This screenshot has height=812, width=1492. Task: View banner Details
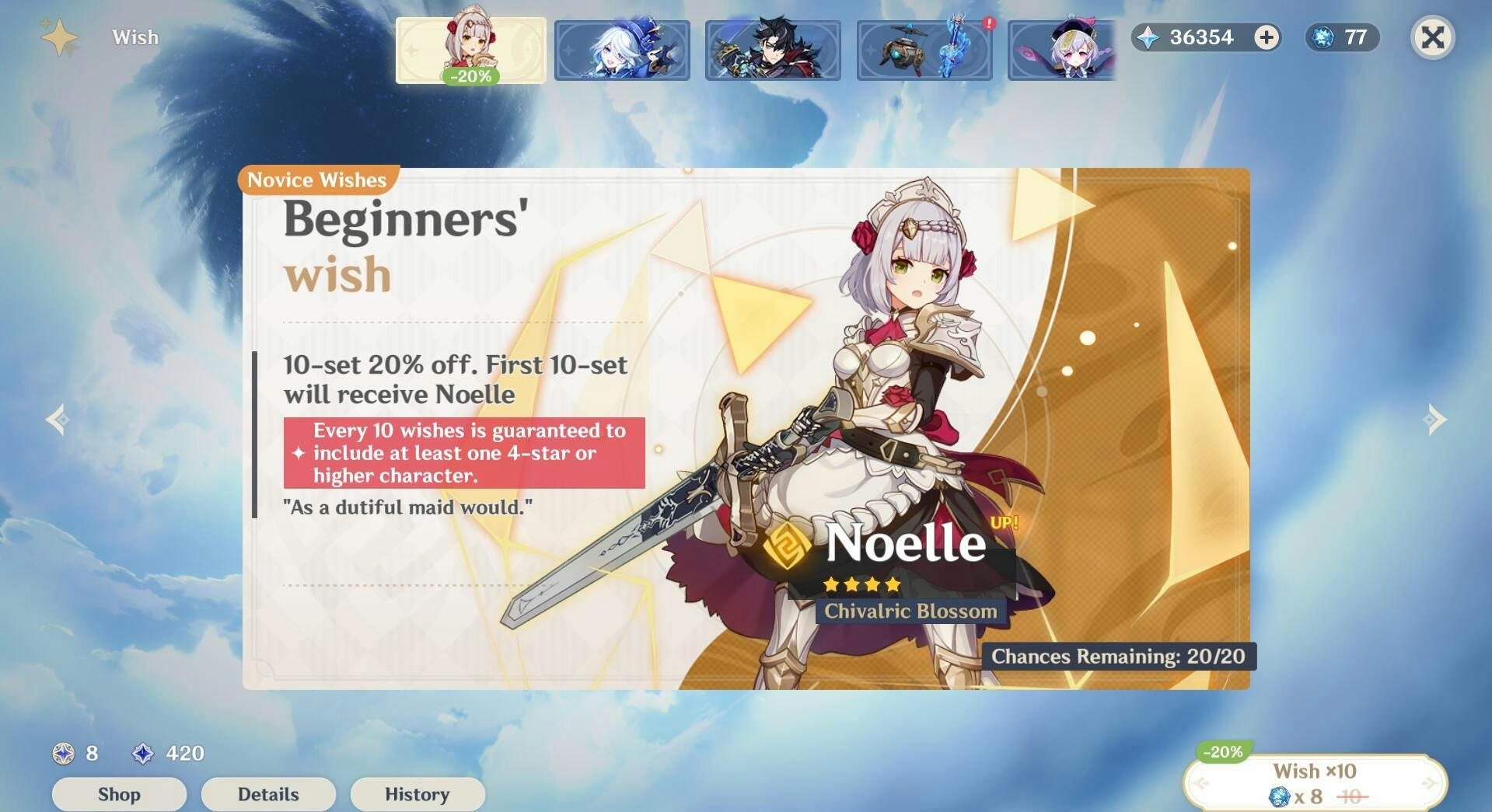click(268, 794)
